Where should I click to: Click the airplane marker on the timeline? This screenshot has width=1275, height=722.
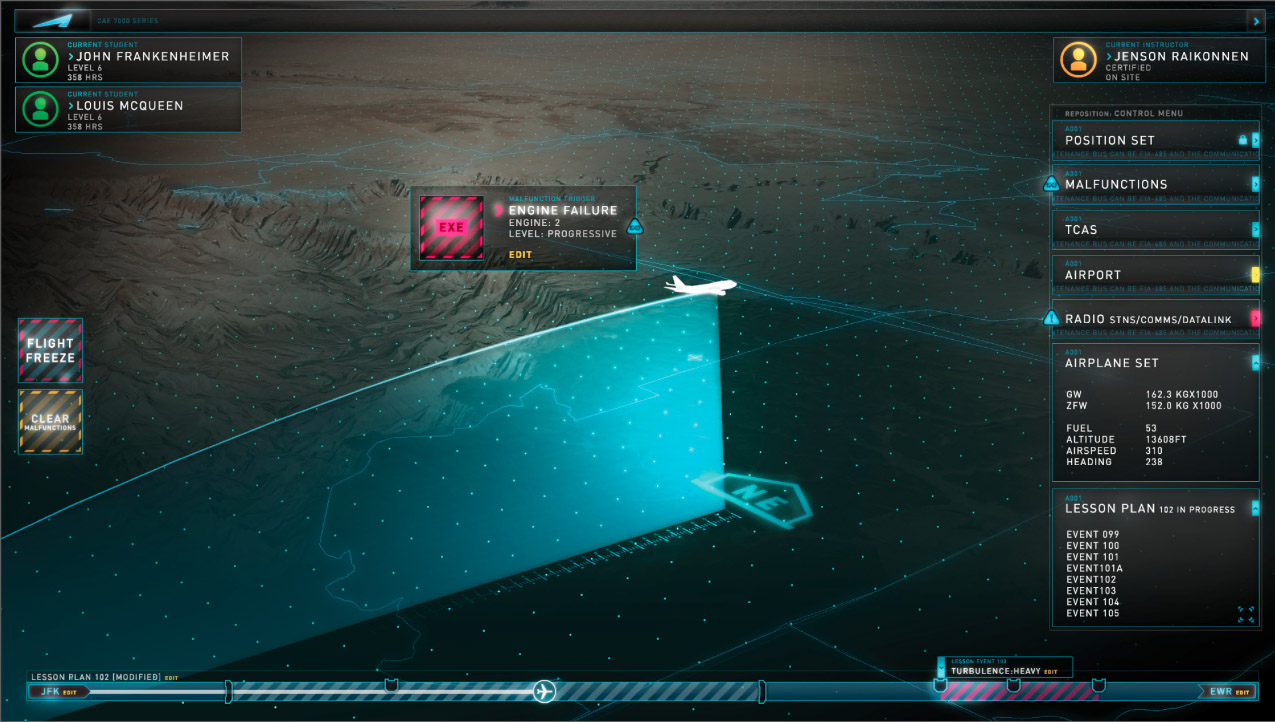point(544,691)
